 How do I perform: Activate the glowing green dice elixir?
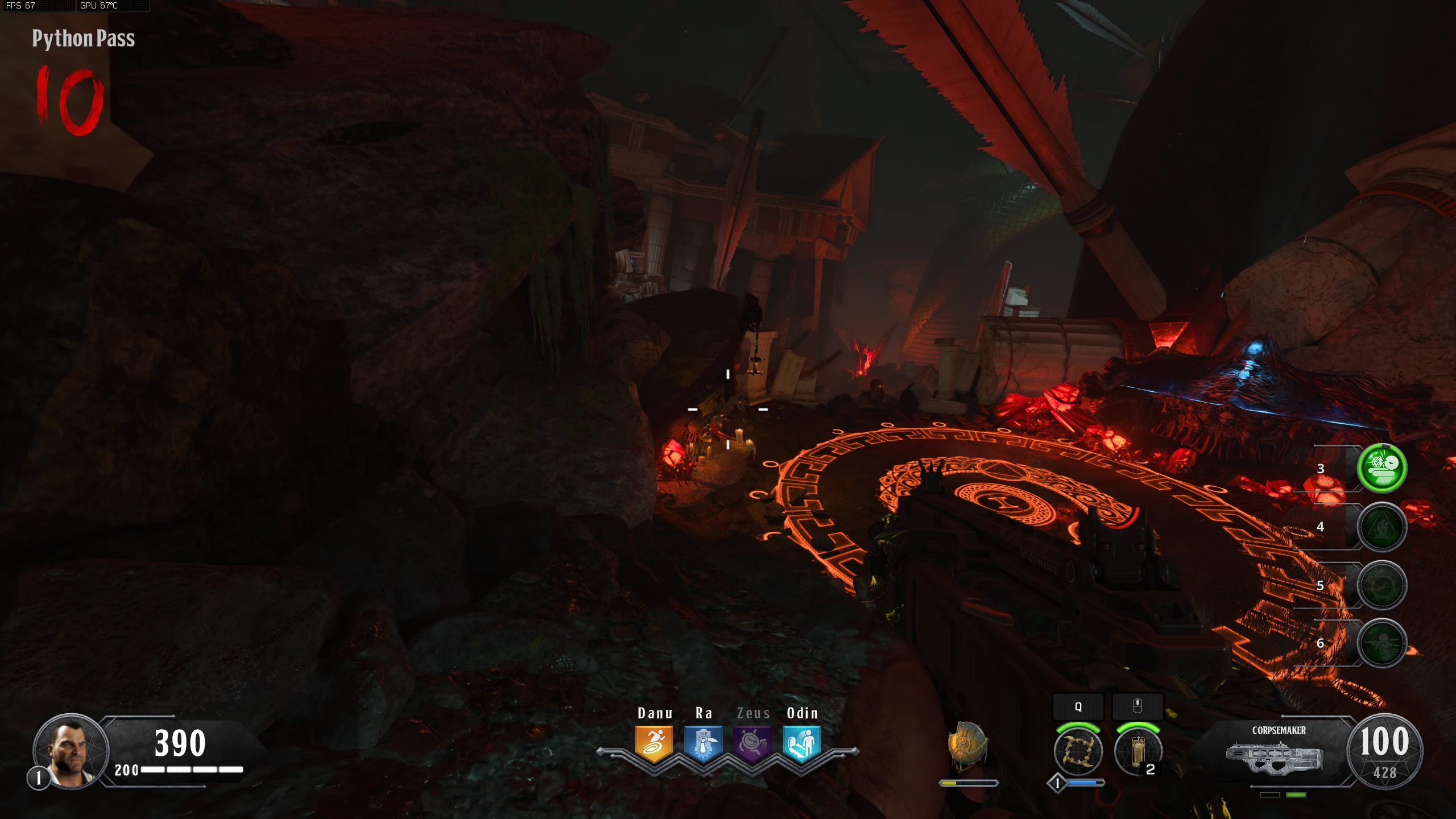click(1381, 468)
